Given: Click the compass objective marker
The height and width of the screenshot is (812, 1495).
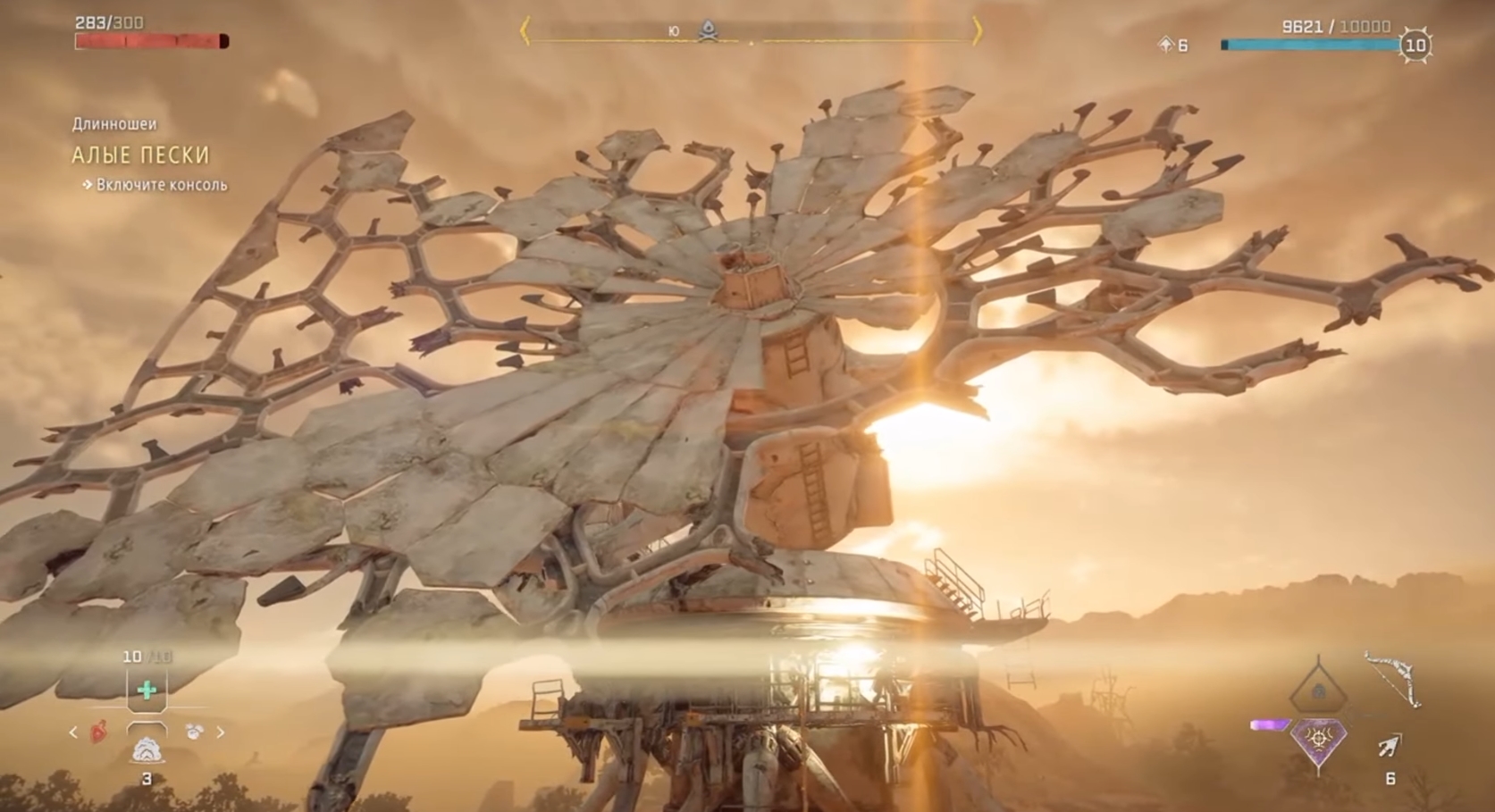Looking at the screenshot, I should [x=708, y=31].
